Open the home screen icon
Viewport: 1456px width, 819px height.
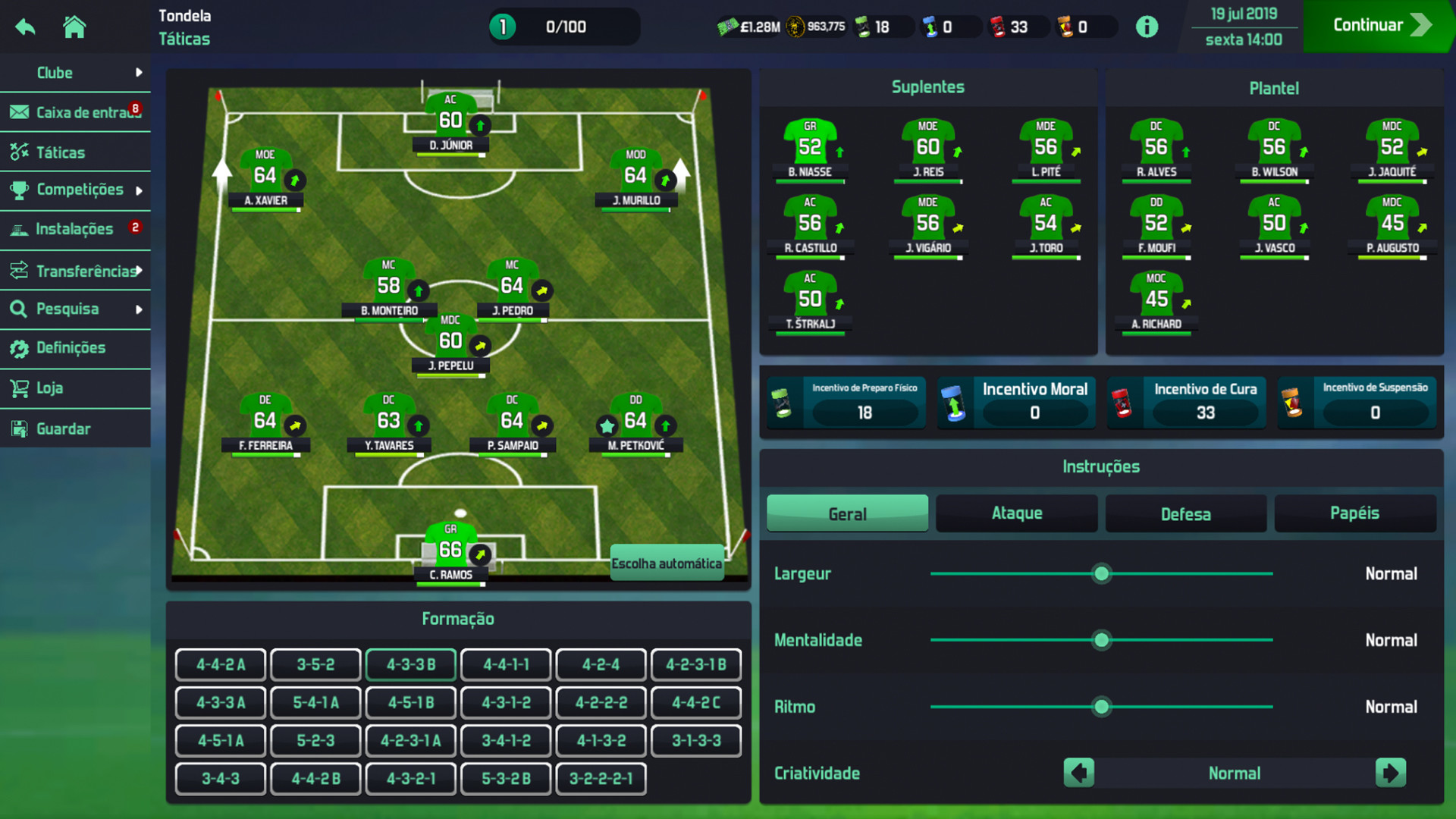coord(74,26)
